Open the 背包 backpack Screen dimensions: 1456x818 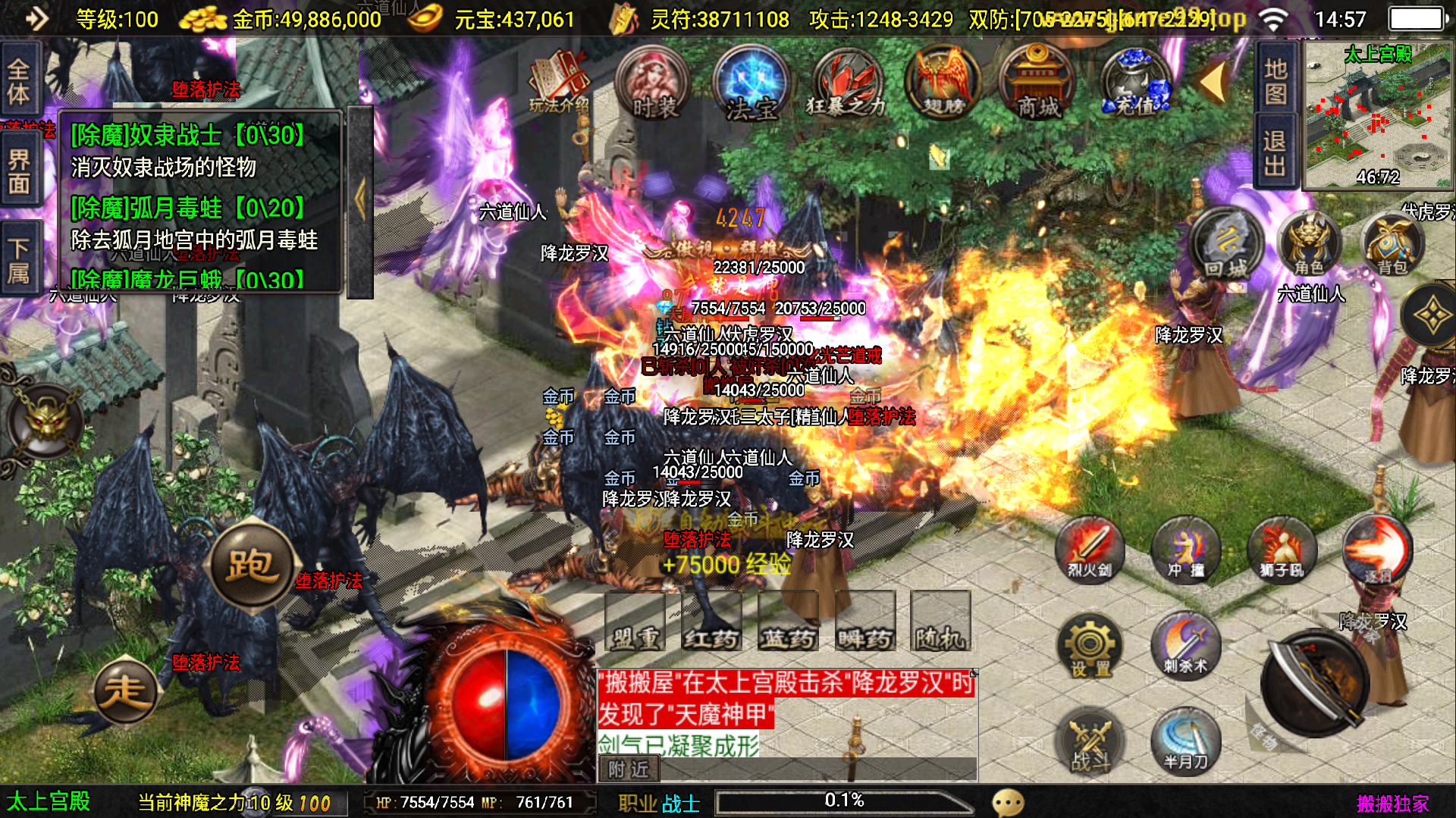click(x=1392, y=244)
